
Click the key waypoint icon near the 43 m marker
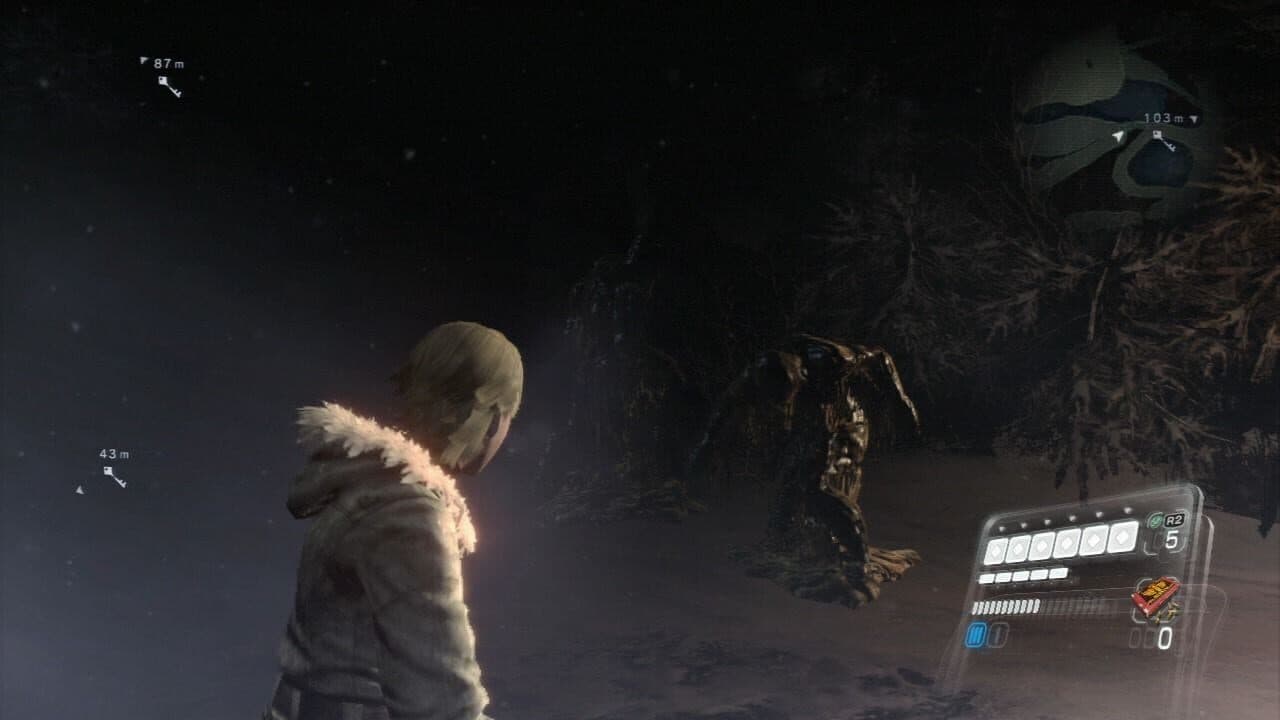(x=114, y=476)
